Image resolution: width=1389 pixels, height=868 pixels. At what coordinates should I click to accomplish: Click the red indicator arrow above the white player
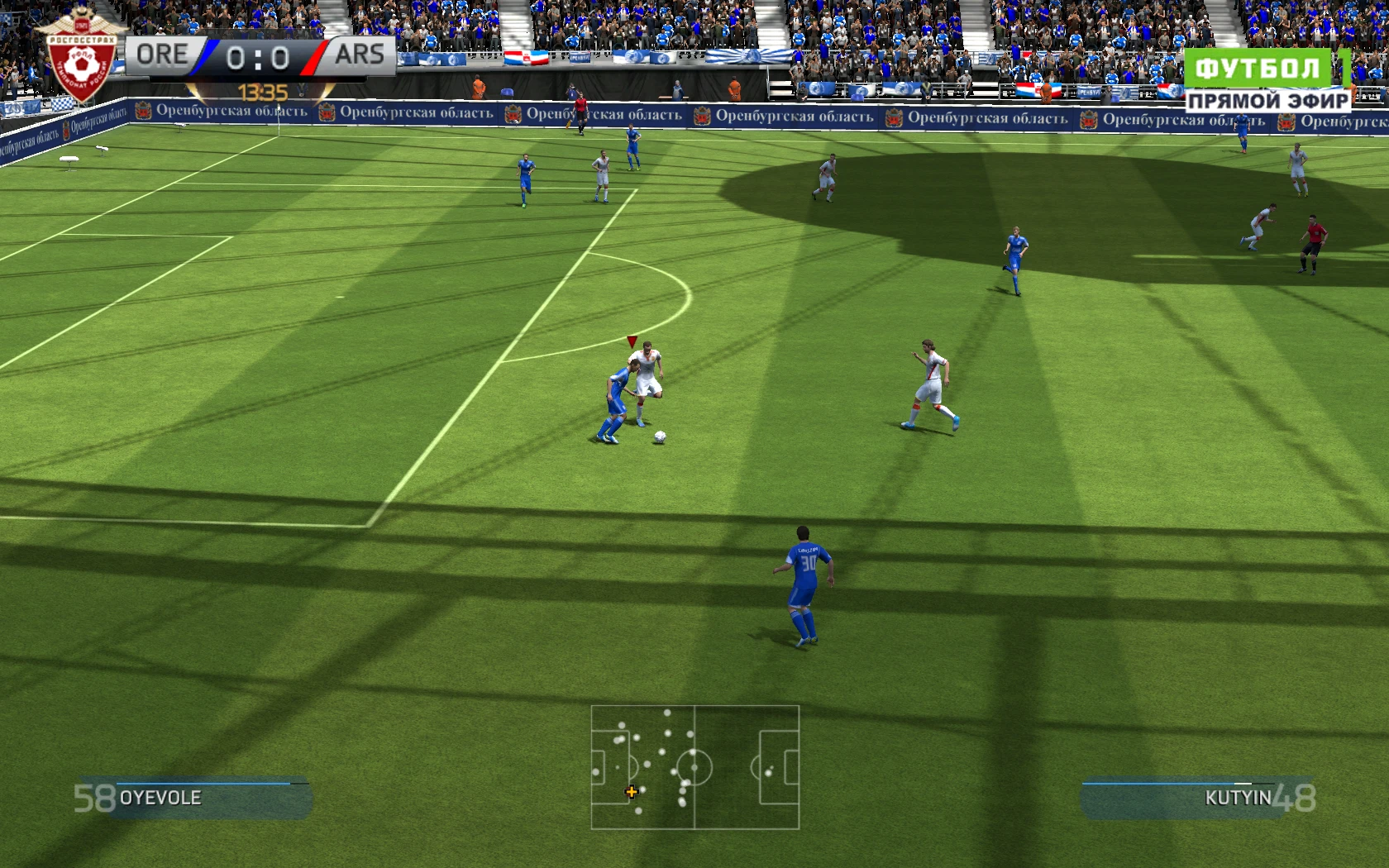pyautogui.click(x=633, y=341)
